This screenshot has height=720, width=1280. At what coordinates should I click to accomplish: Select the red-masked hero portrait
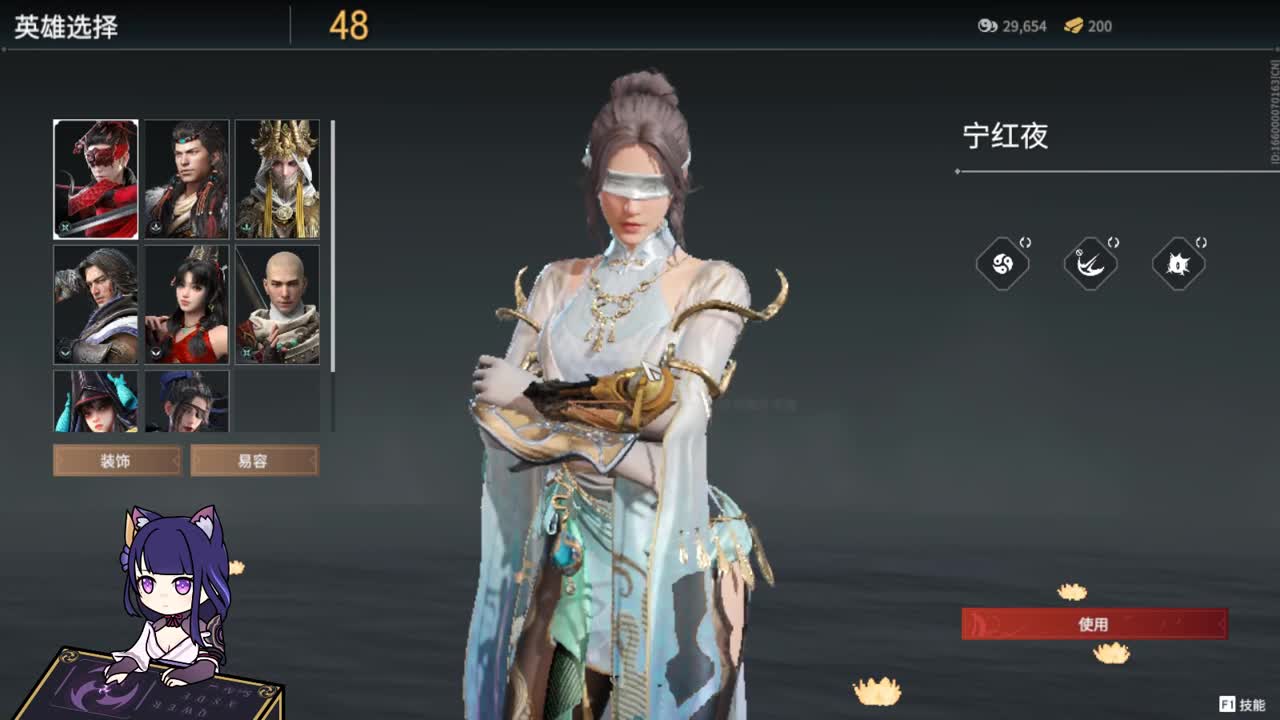tap(95, 178)
